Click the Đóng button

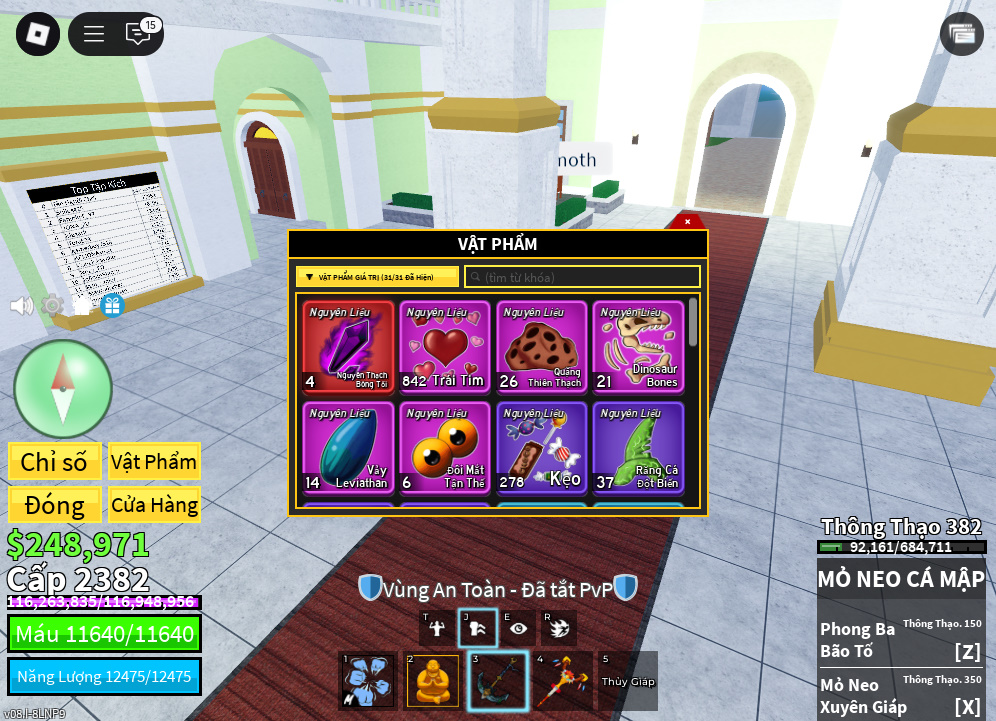54,505
